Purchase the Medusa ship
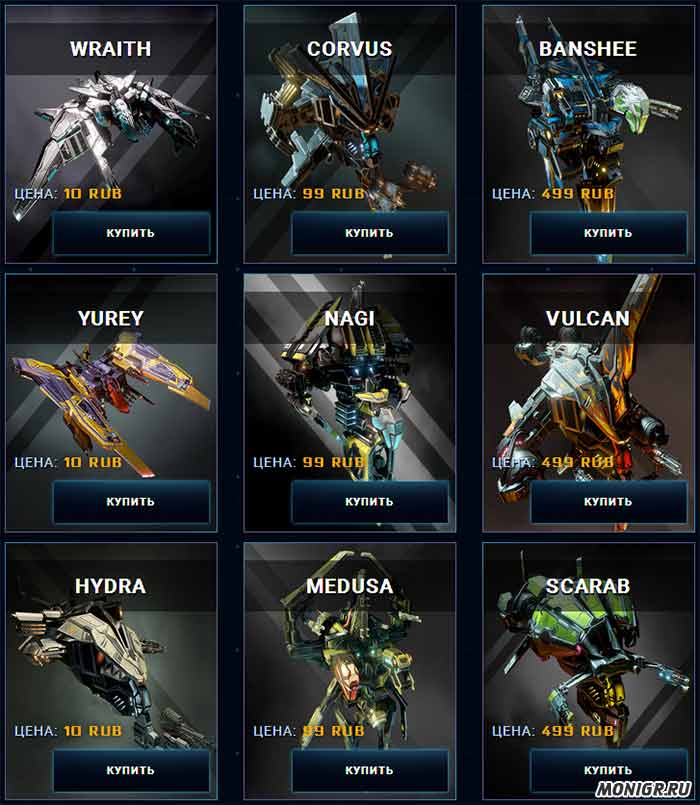700x805 pixels. [369, 771]
